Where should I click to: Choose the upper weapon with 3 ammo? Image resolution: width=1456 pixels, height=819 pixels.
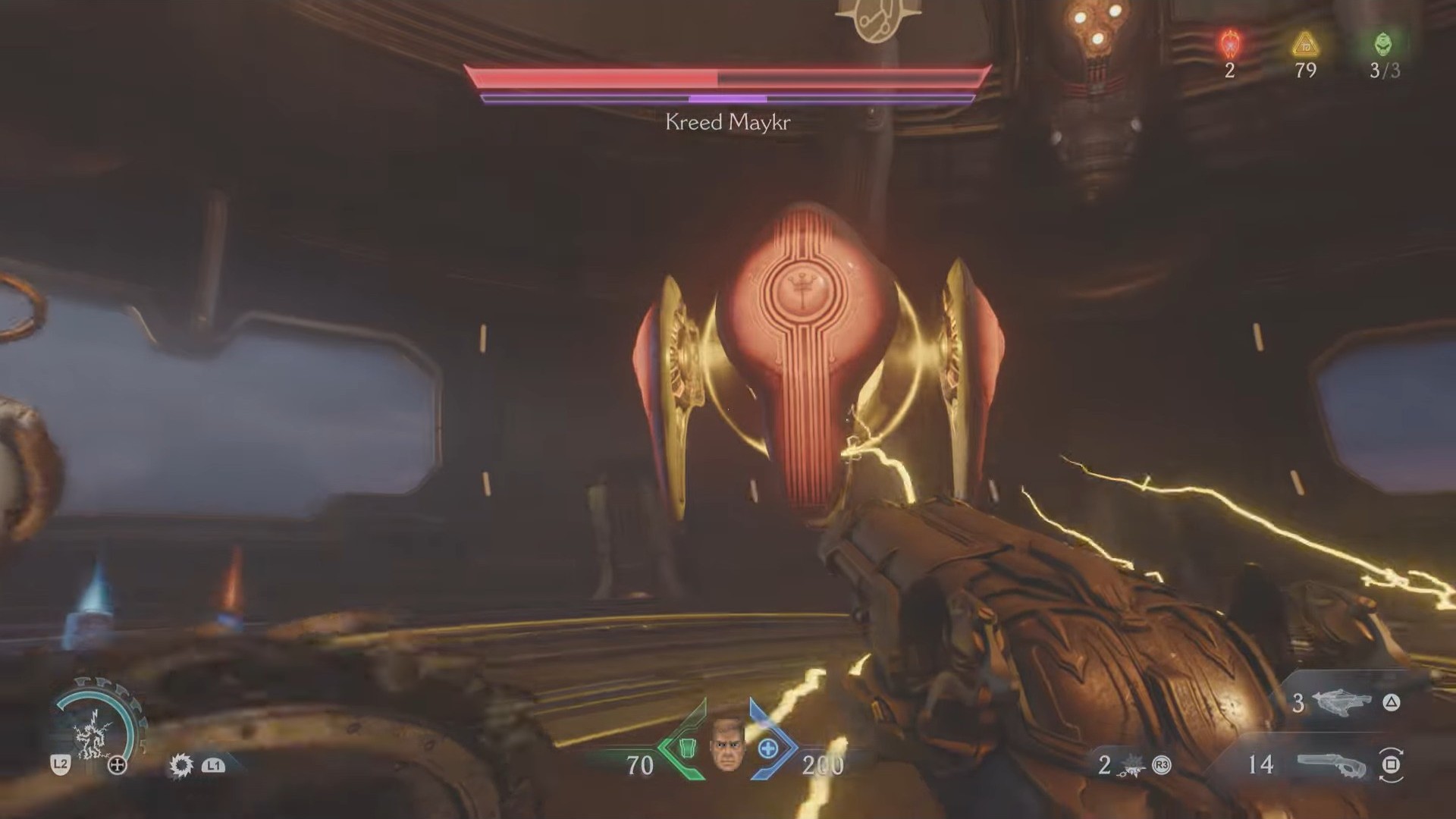pyautogui.click(x=1340, y=703)
